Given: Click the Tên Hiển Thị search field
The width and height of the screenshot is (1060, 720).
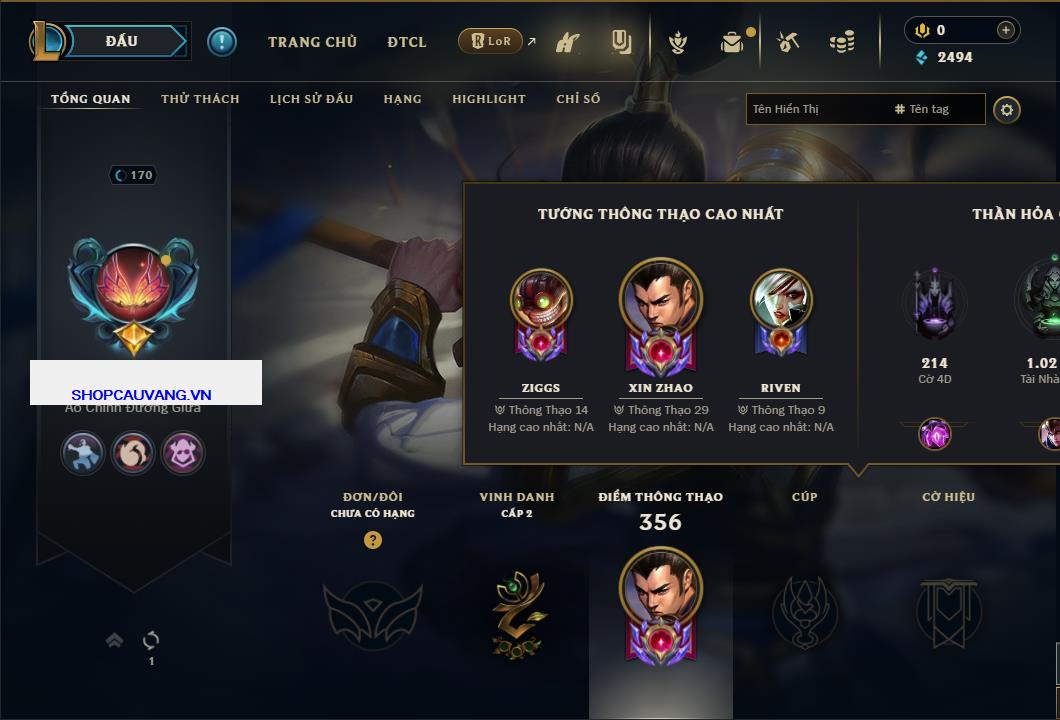Looking at the screenshot, I should [x=815, y=109].
